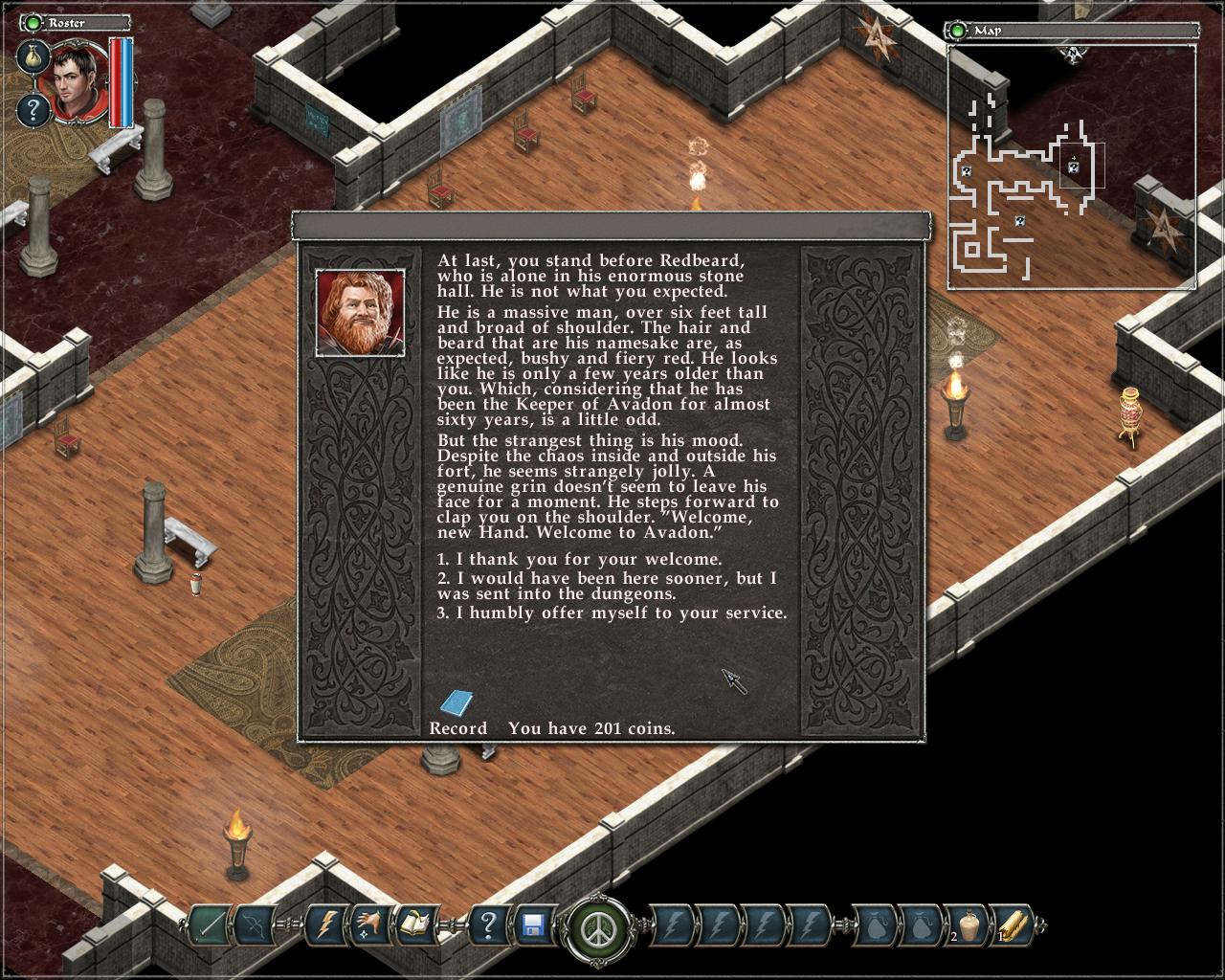Choose reply "I thank you for your welcome"
The image size is (1225, 980).
click(x=580, y=560)
